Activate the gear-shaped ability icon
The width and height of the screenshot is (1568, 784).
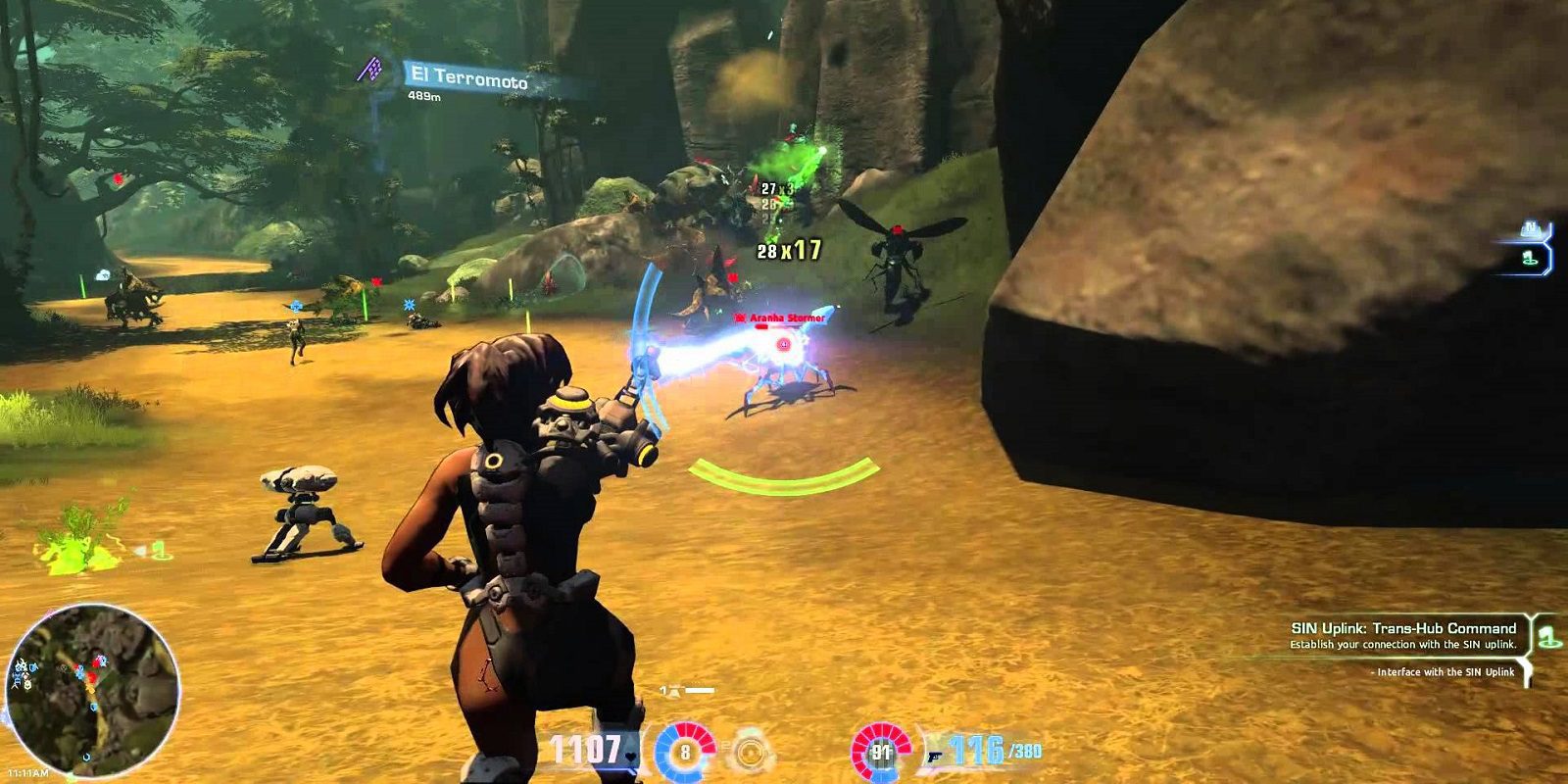click(750, 752)
